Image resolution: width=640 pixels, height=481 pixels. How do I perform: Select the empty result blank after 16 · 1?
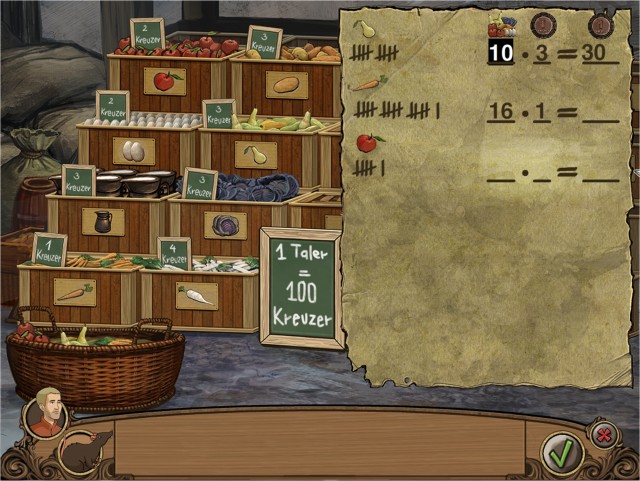[600, 112]
